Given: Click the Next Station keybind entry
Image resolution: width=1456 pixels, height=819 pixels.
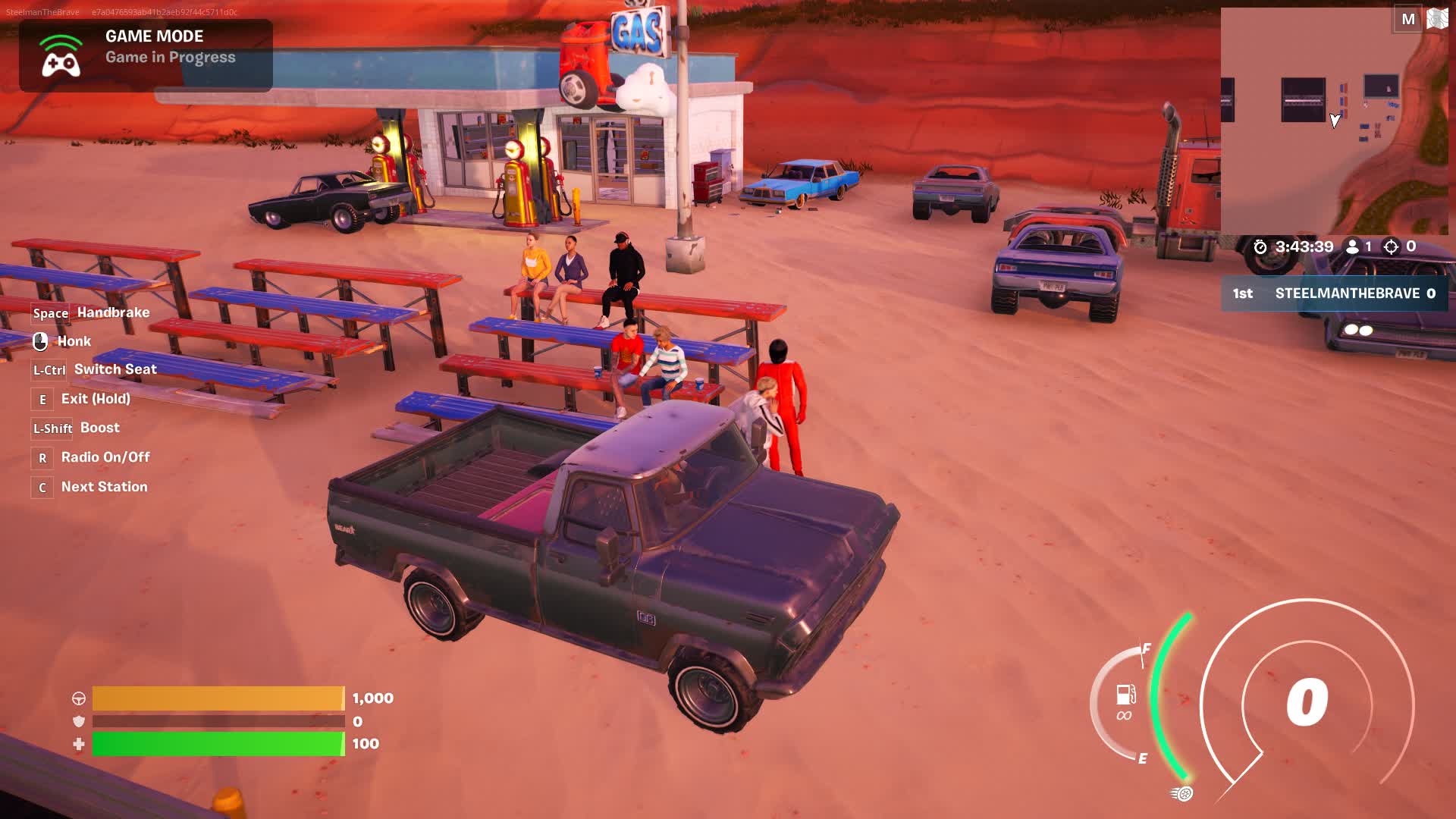Looking at the screenshot, I should click(42, 487).
